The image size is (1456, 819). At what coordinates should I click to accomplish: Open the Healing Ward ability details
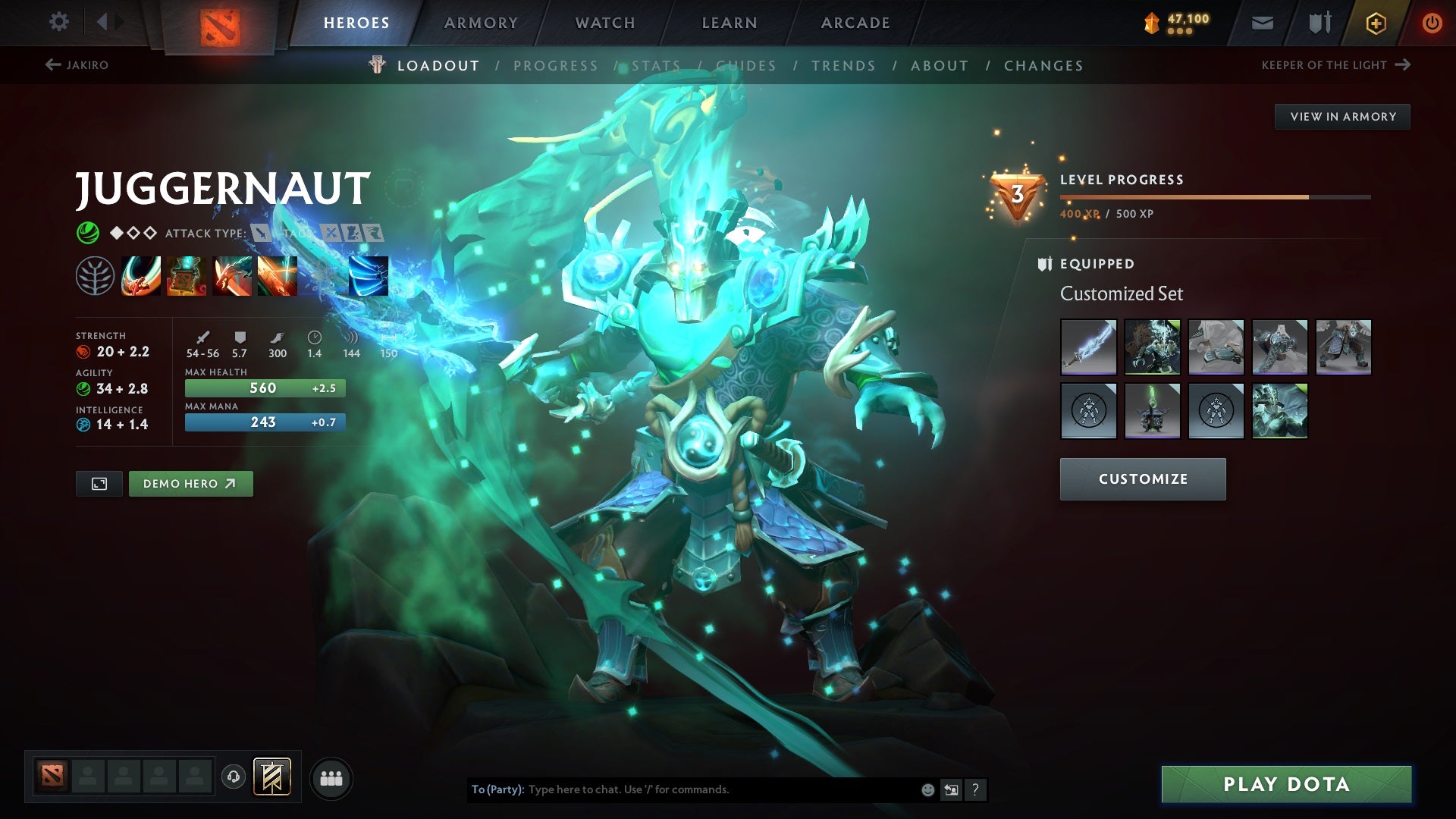185,277
